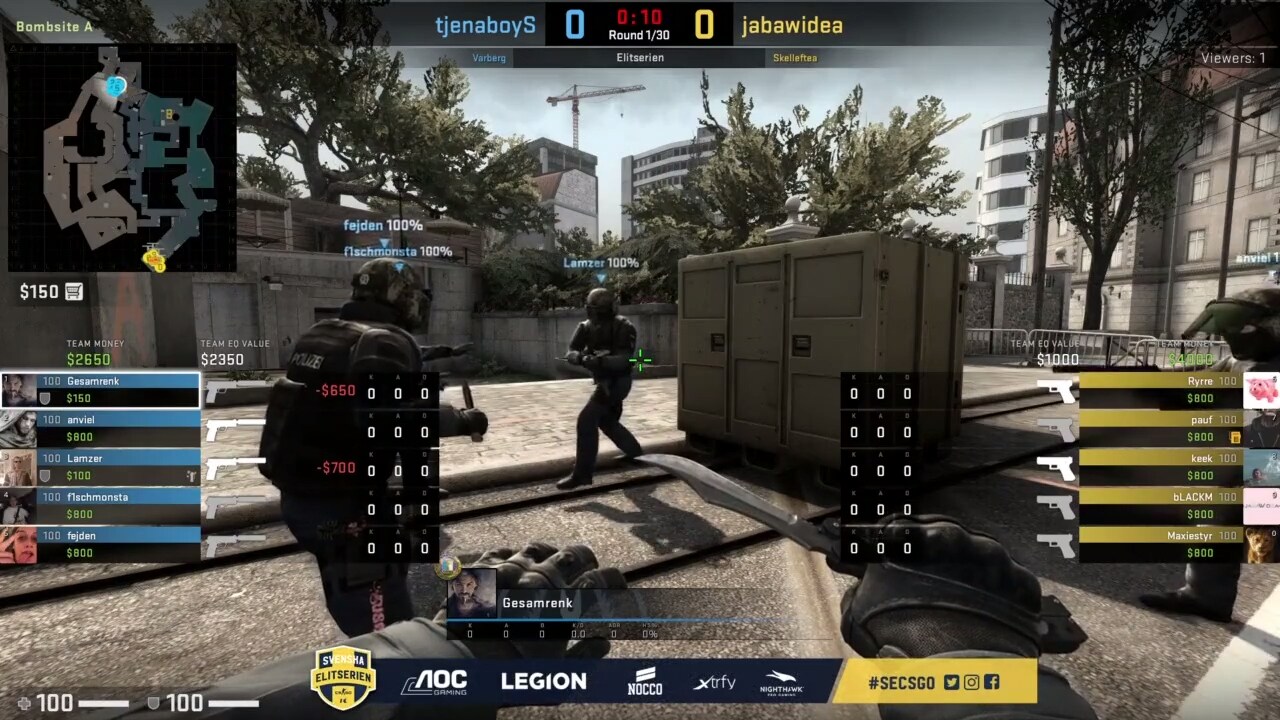The height and width of the screenshot is (720, 1280).
Task: Spectate keek from the player list
Action: pos(1160,466)
